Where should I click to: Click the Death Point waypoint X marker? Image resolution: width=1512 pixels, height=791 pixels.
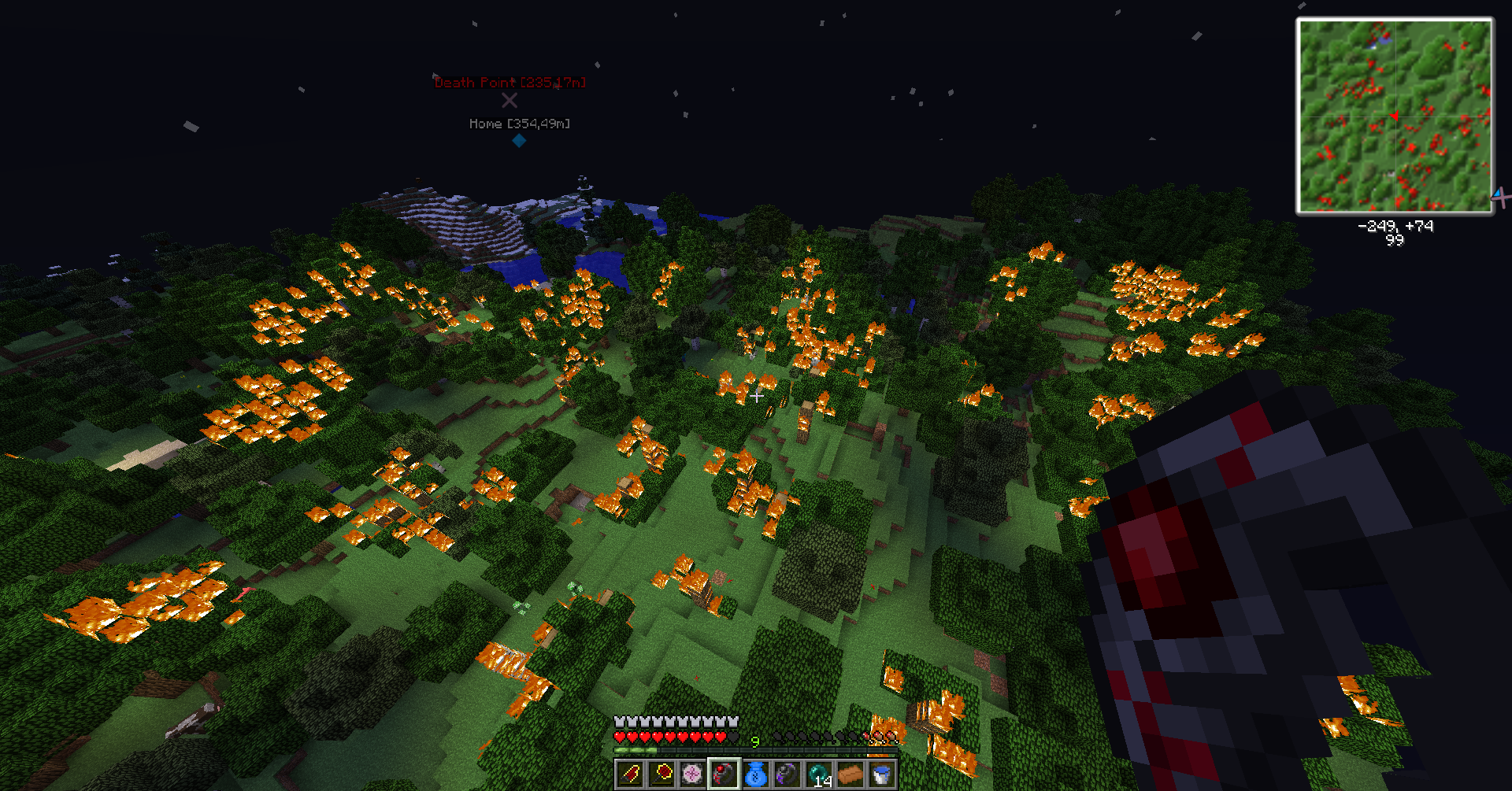click(x=510, y=100)
